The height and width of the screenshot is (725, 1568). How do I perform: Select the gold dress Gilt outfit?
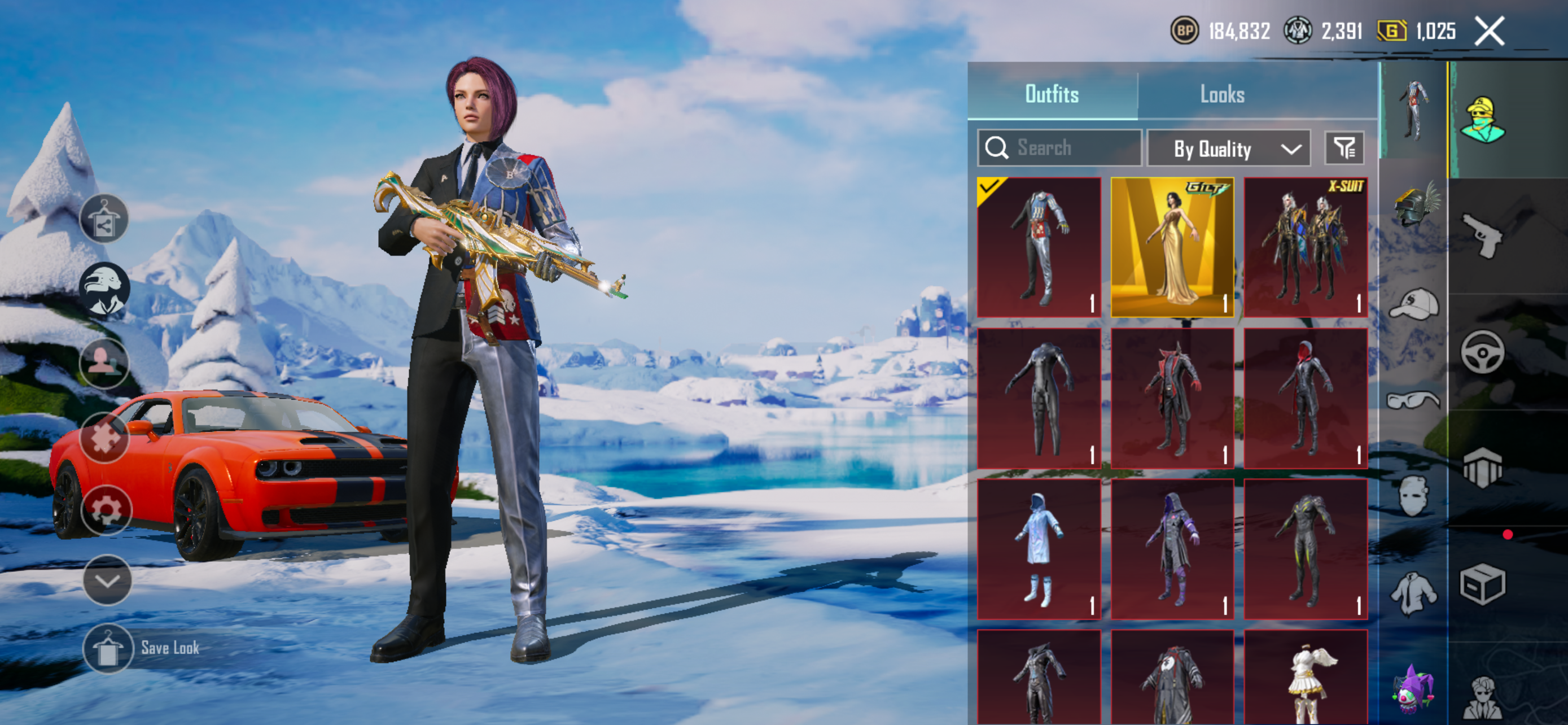click(1172, 247)
